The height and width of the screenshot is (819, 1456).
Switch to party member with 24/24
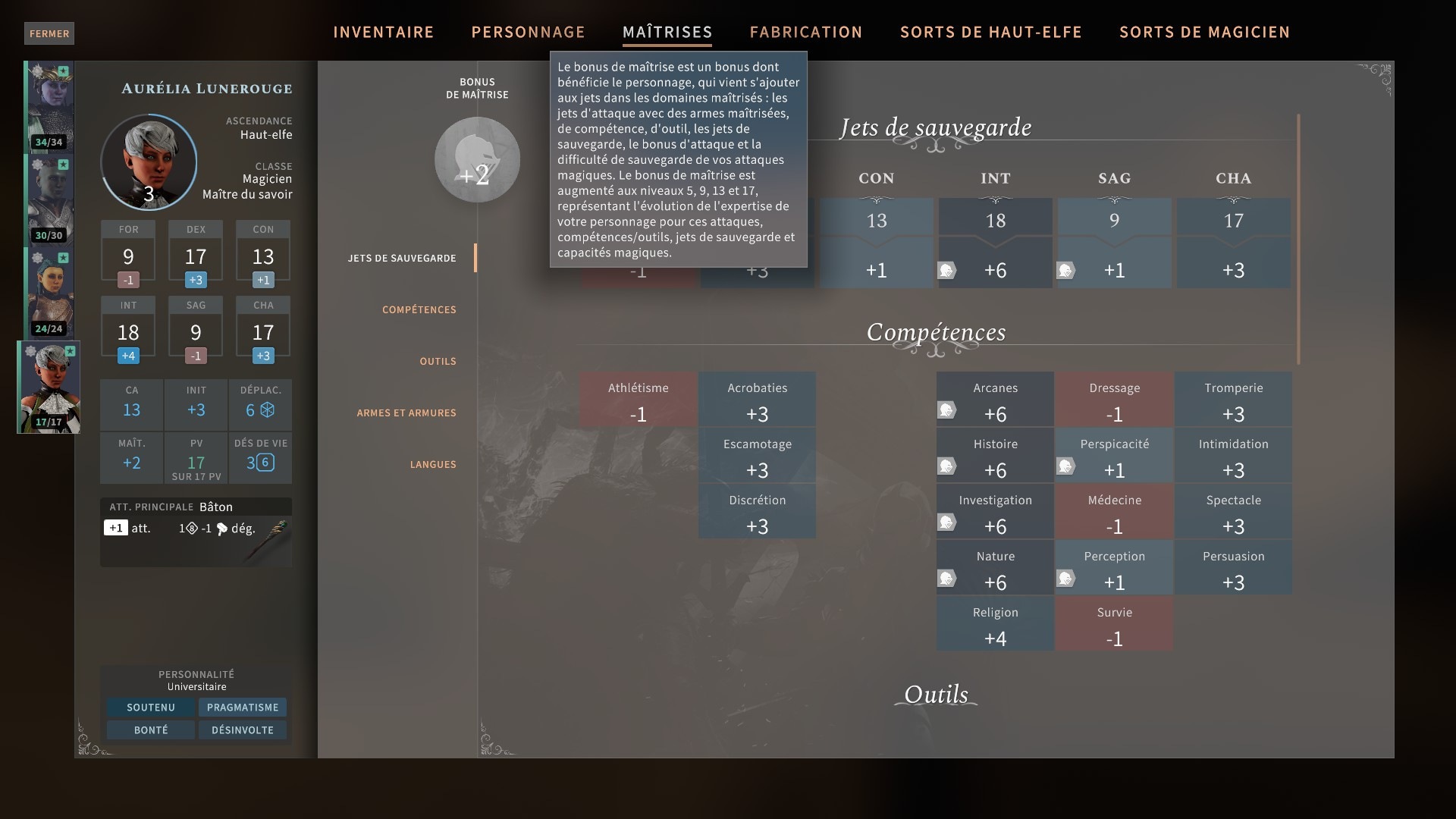[x=49, y=293]
